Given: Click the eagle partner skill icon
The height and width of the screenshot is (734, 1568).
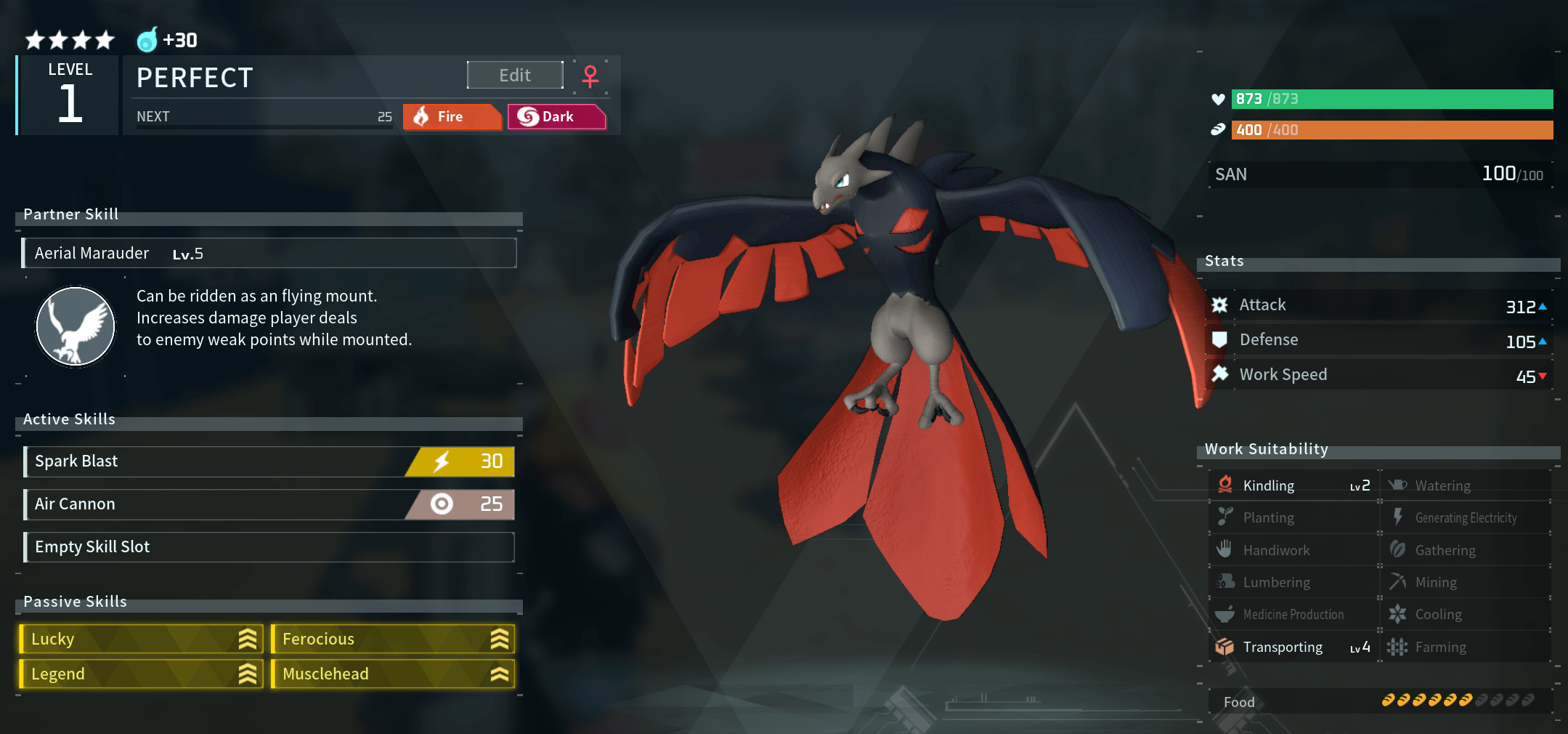Looking at the screenshot, I should coord(76,326).
